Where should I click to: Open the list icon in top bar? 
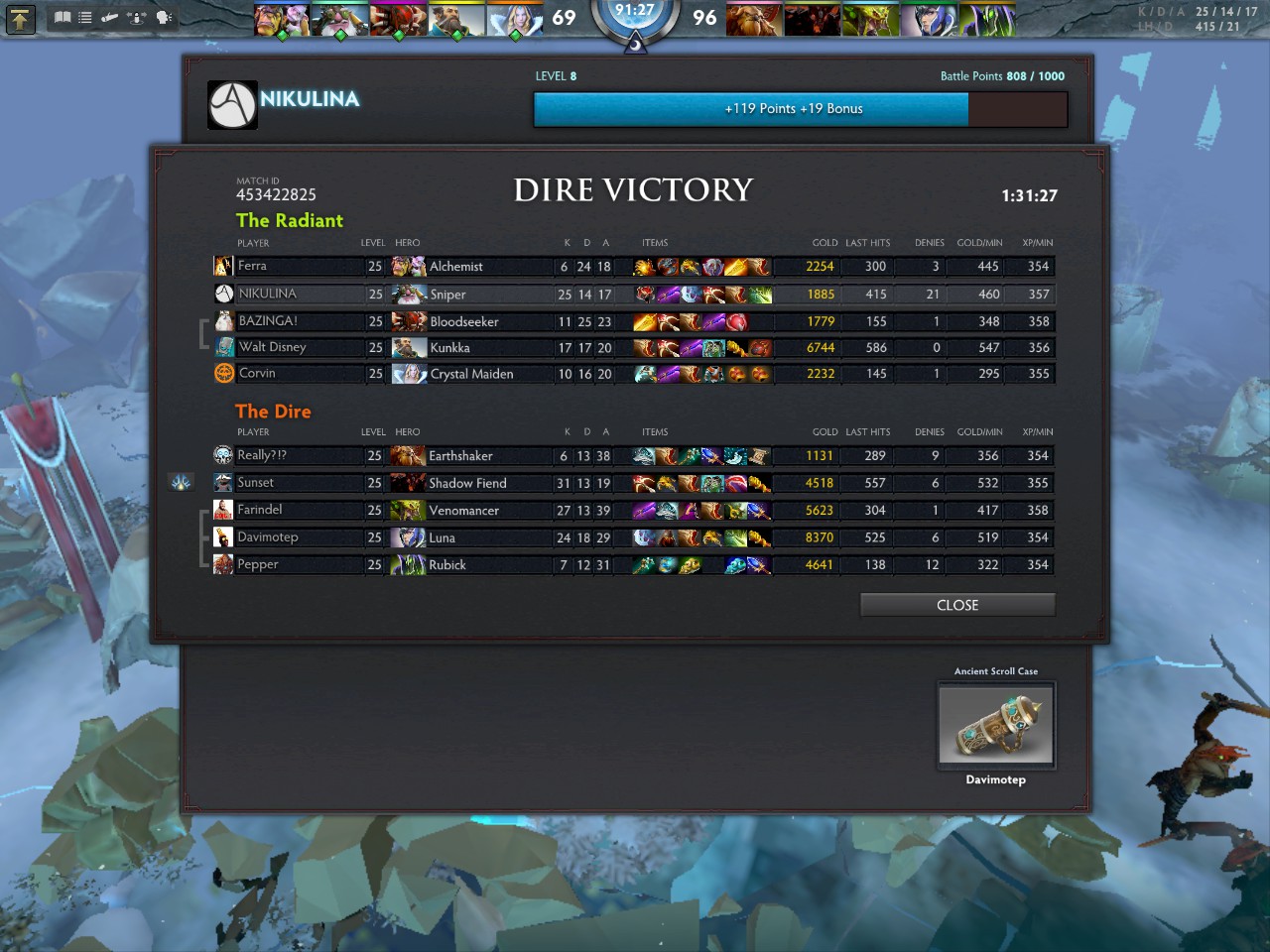click(85, 18)
